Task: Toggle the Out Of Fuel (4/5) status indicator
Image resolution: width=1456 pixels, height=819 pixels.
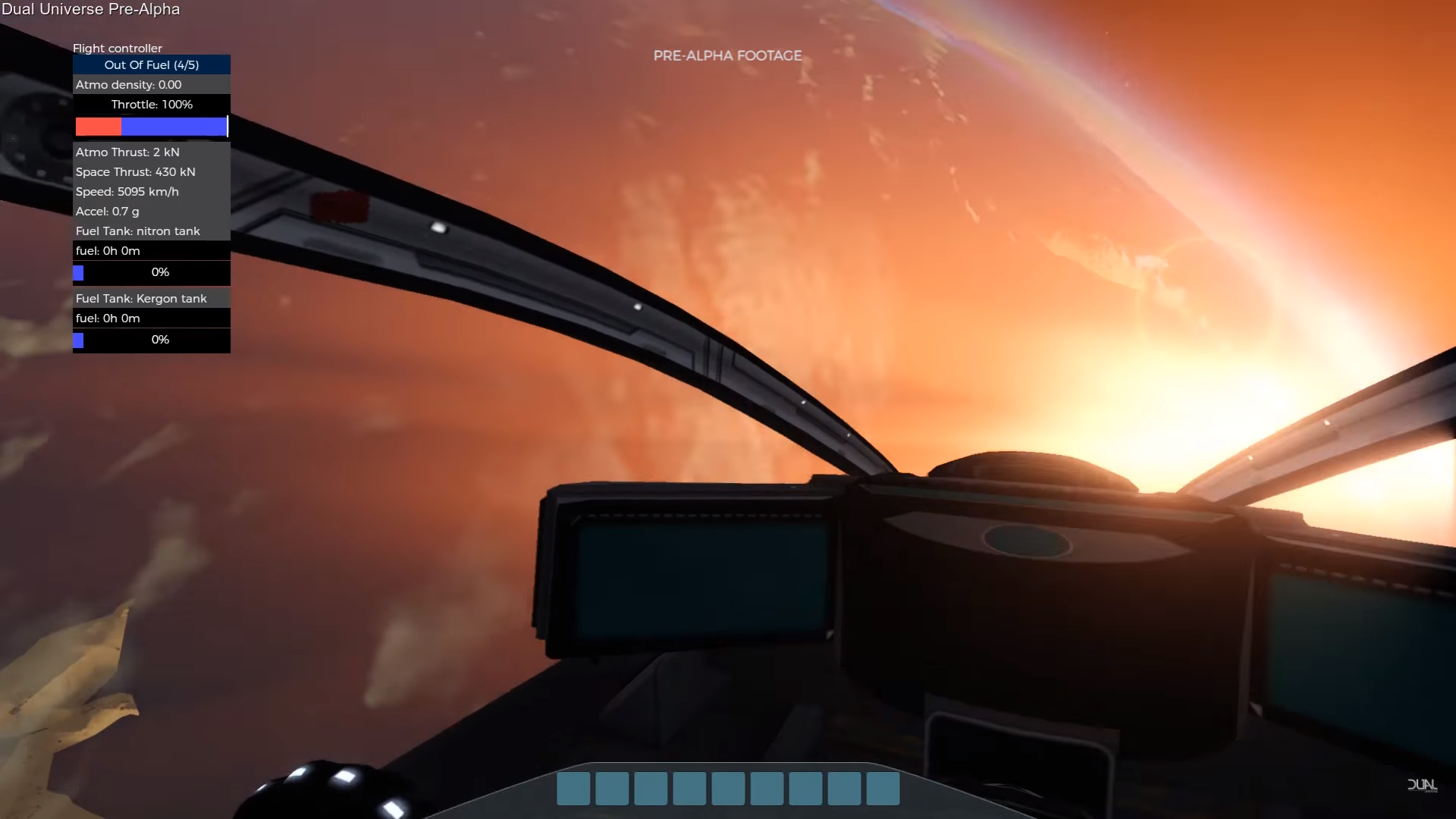Action: (151, 64)
